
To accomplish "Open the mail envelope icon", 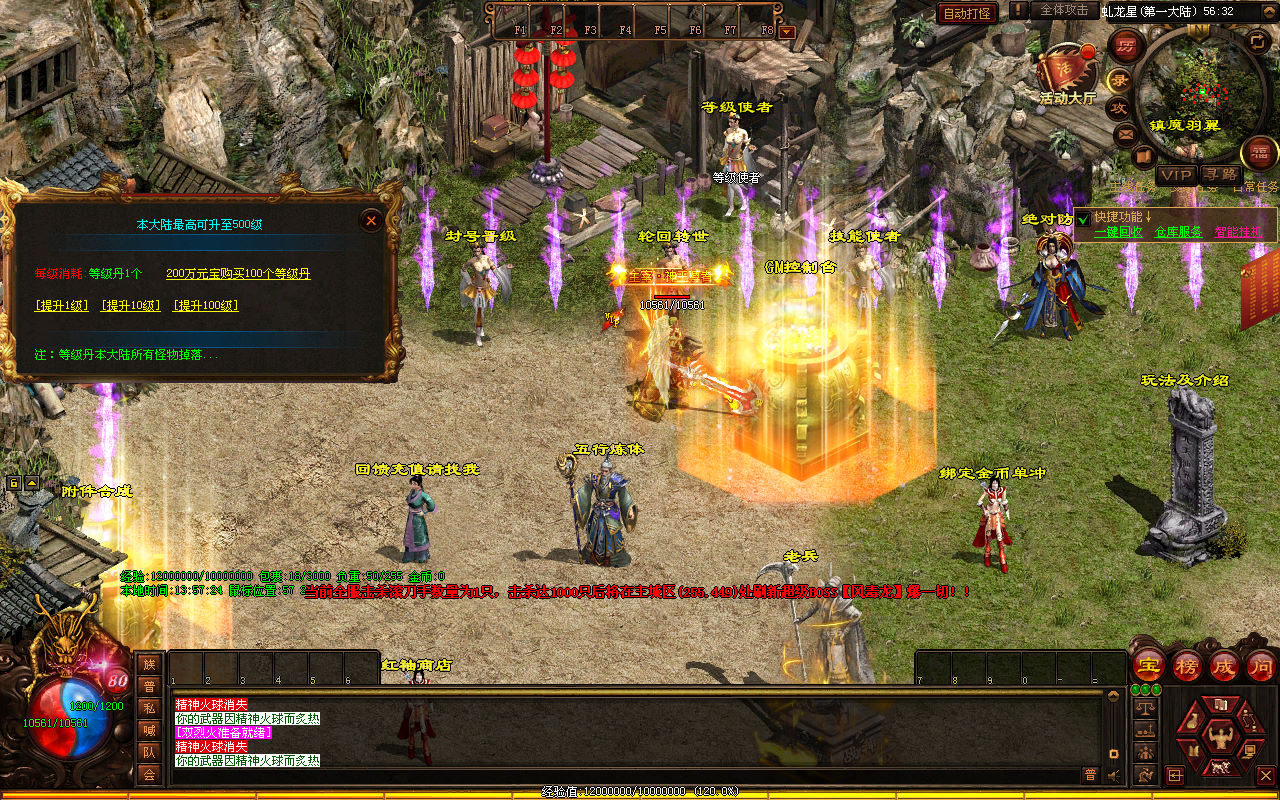I will [1126, 133].
